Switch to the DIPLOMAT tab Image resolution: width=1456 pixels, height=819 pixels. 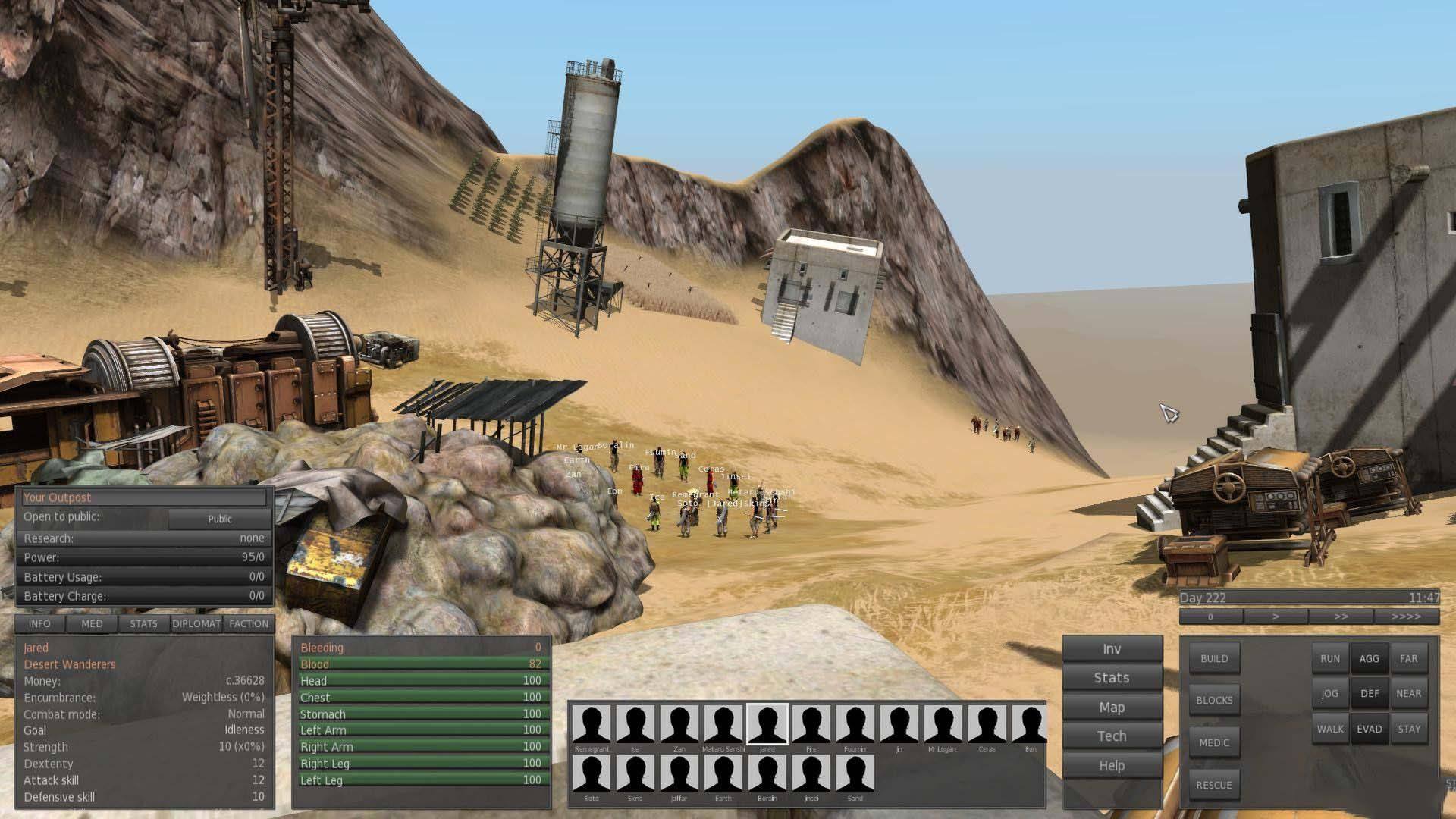point(196,623)
